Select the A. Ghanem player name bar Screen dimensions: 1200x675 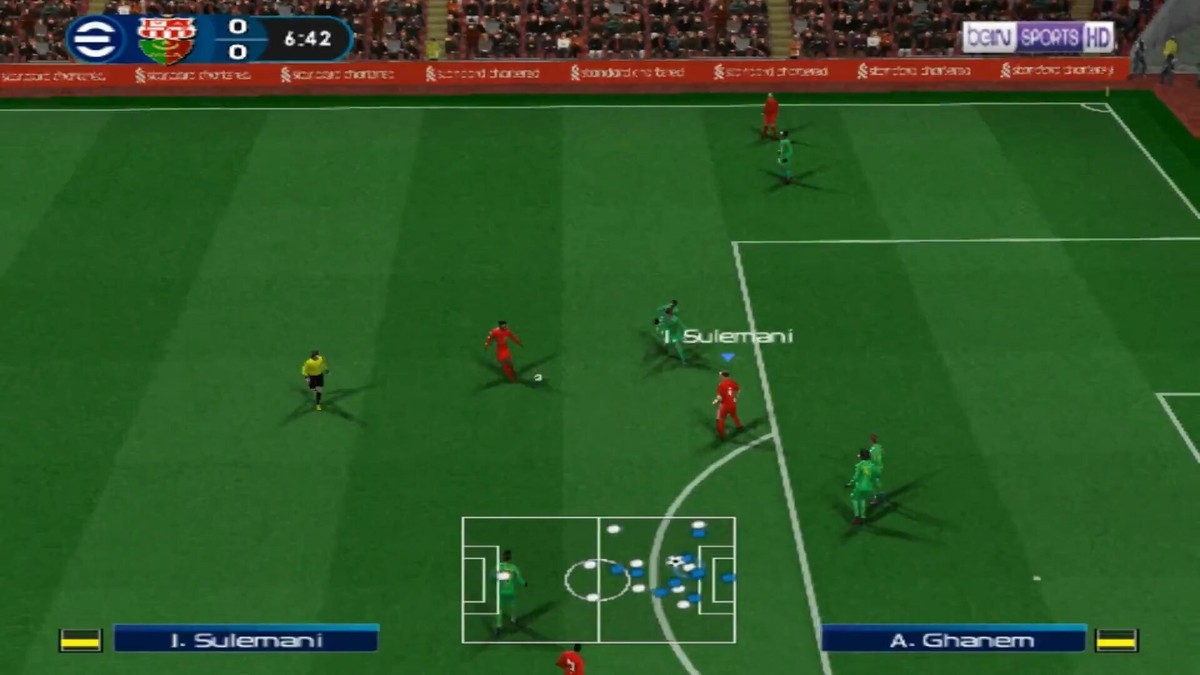953,639
